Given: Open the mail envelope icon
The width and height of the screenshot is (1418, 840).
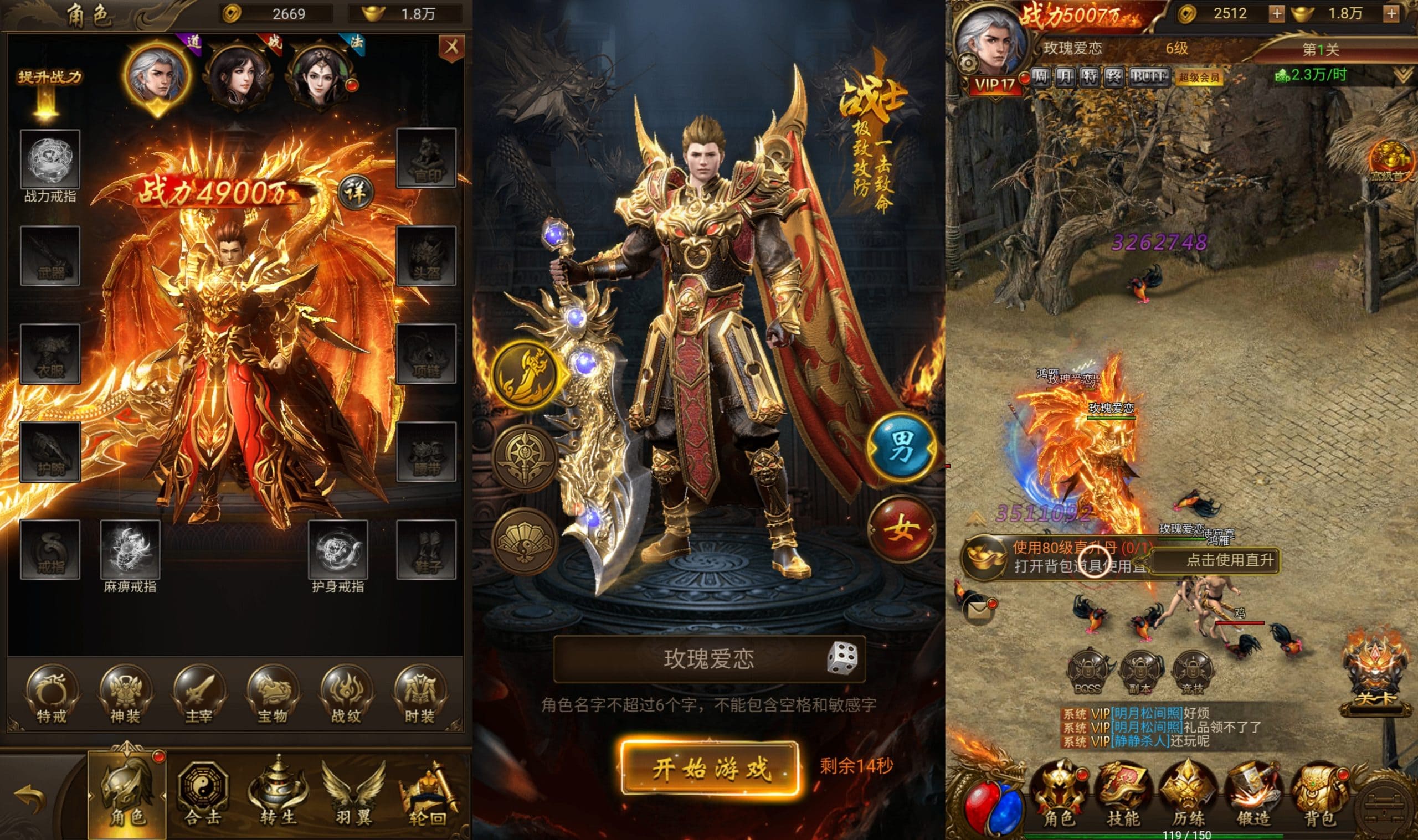Looking at the screenshot, I should point(978,610).
